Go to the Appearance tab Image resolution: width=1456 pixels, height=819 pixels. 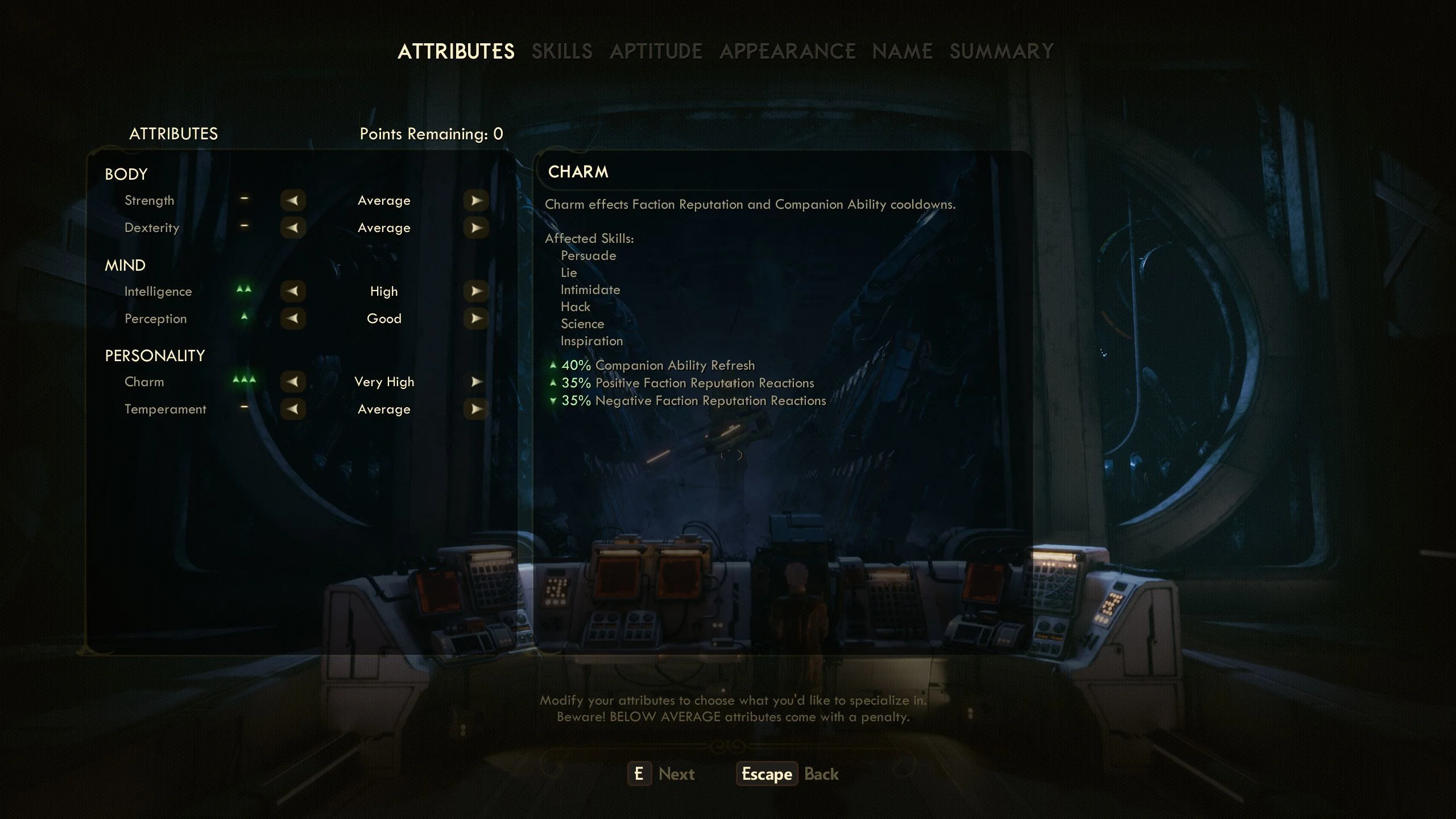coord(787,52)
